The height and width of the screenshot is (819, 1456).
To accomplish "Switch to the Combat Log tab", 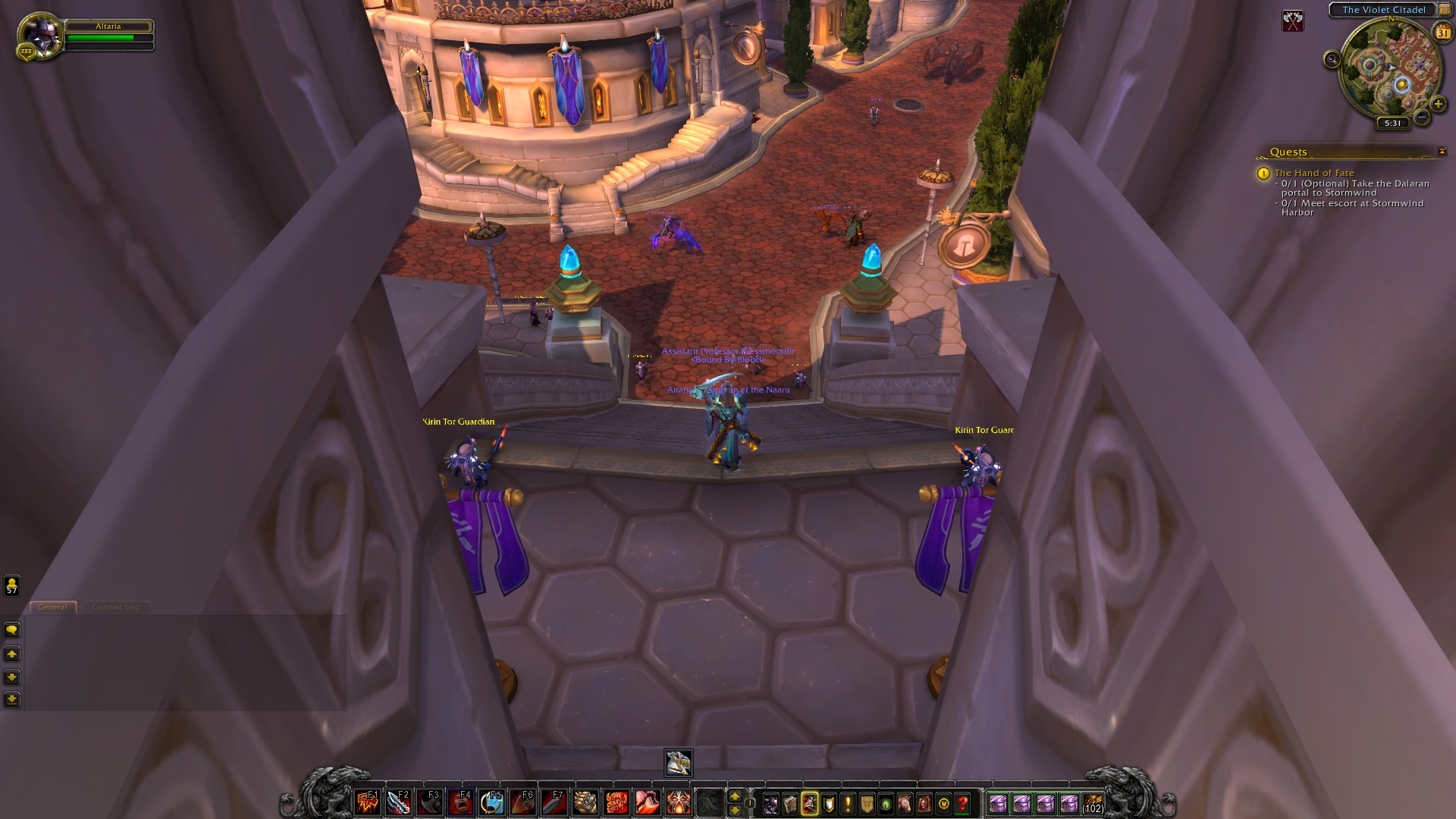I will click(115, 607).
